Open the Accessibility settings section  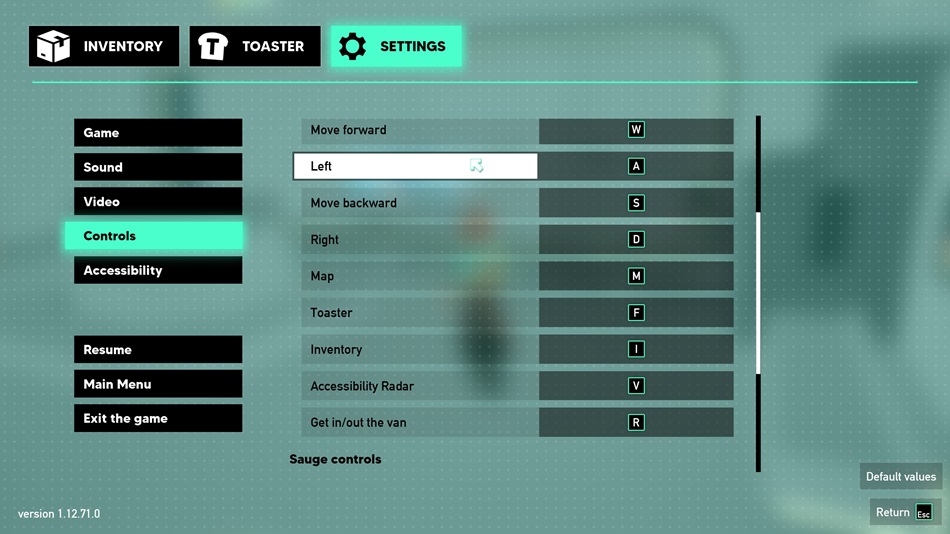click(158, 271)
